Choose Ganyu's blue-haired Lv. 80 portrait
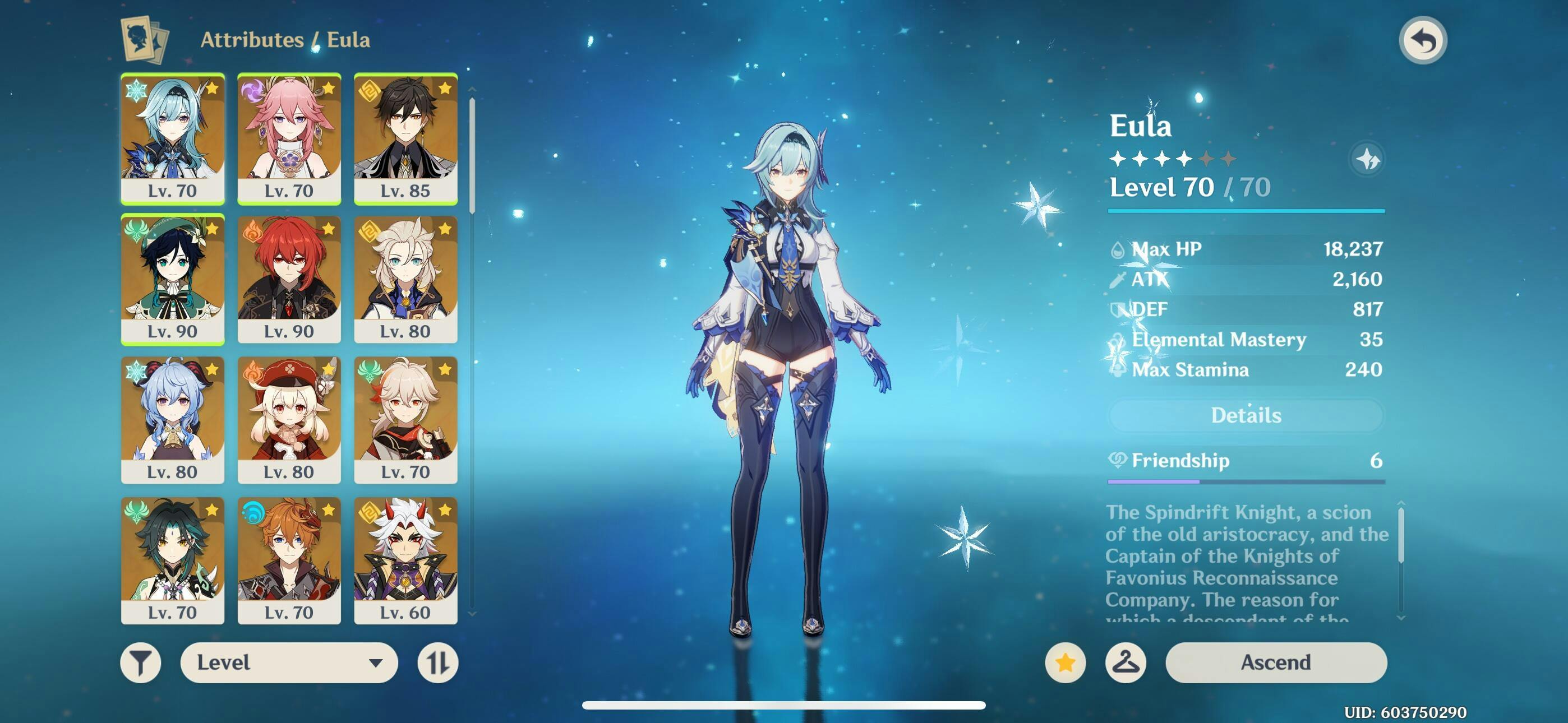Viewport: 1568px width, 723px height. [x=173, y=420]
